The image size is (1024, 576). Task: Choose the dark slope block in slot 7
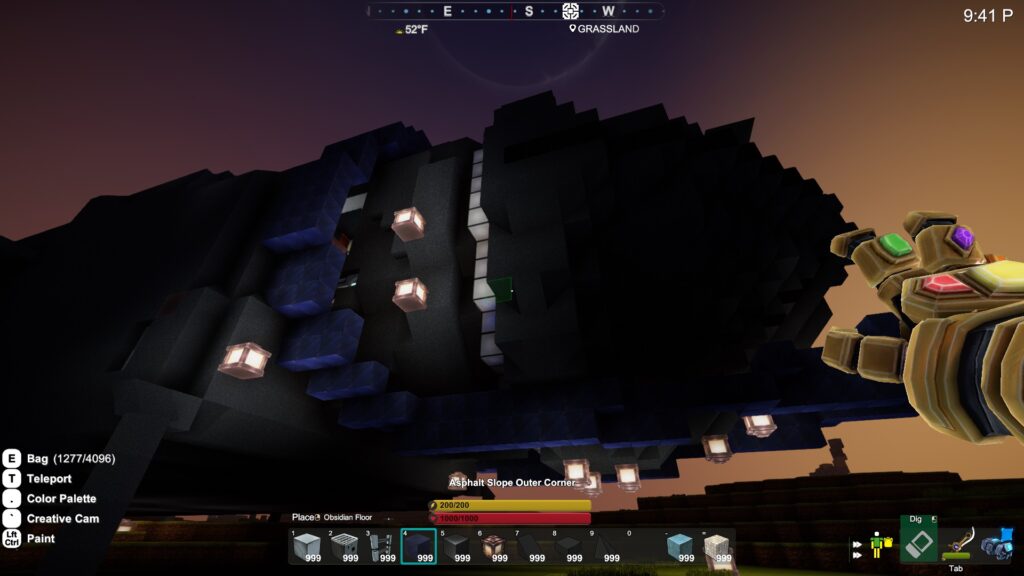[x=530, y=546]
